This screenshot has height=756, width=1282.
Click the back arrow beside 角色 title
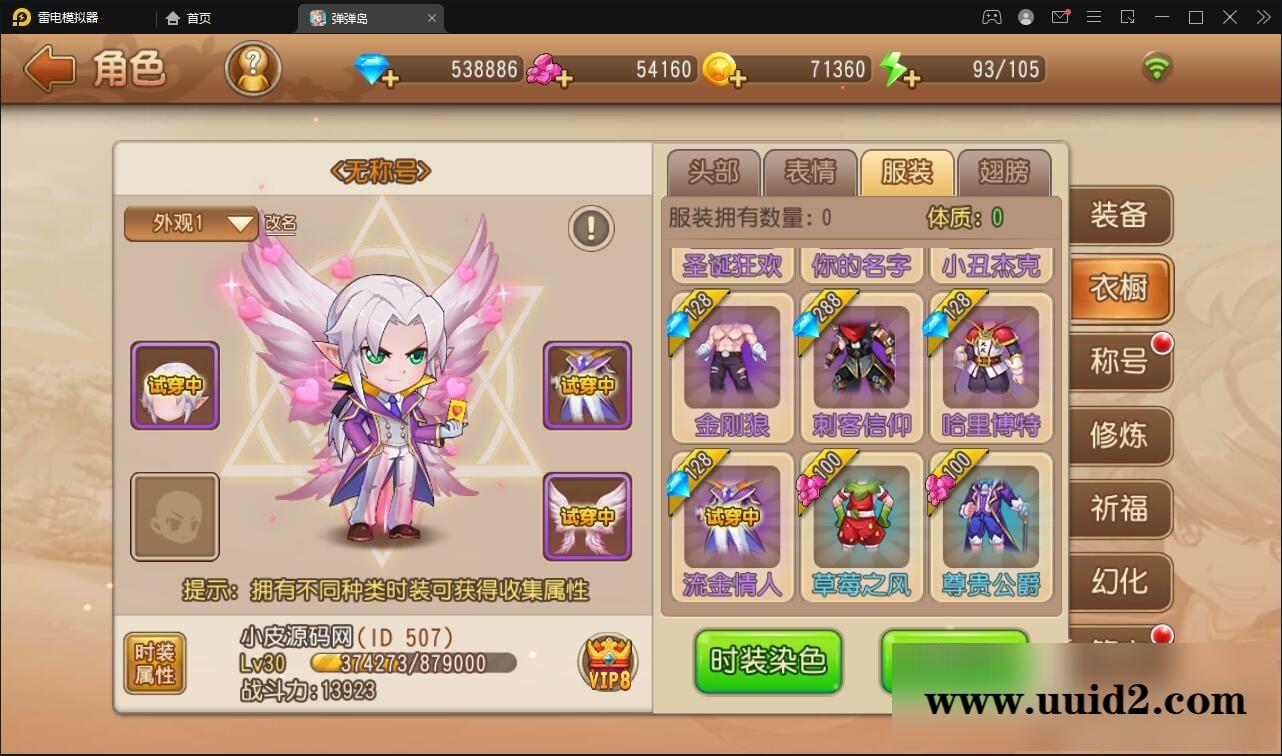click(x=48, y=70)
